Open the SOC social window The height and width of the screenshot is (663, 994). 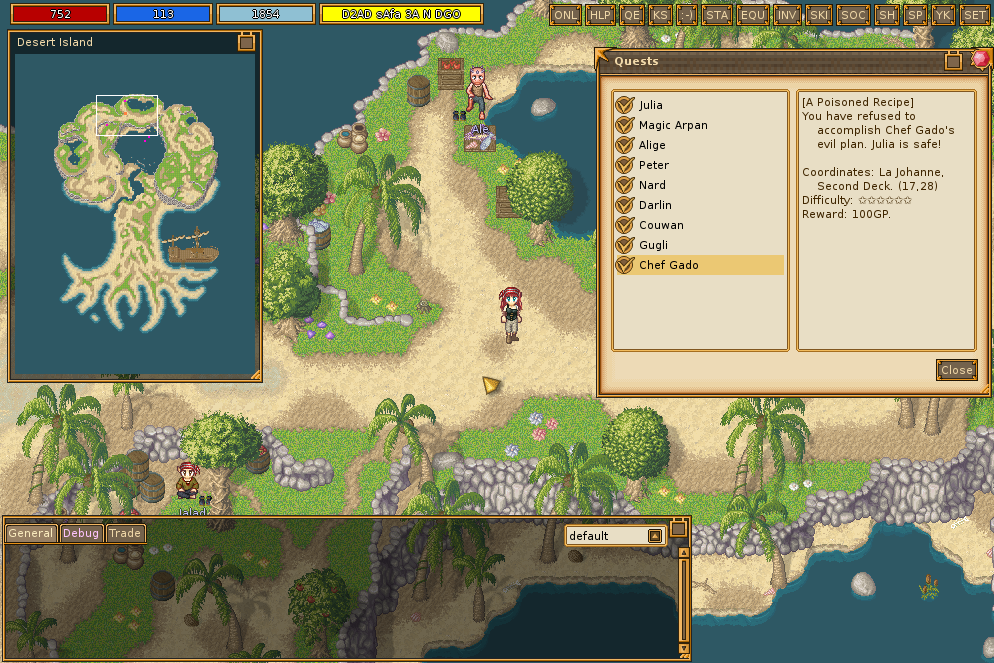[x=853, y=15]
